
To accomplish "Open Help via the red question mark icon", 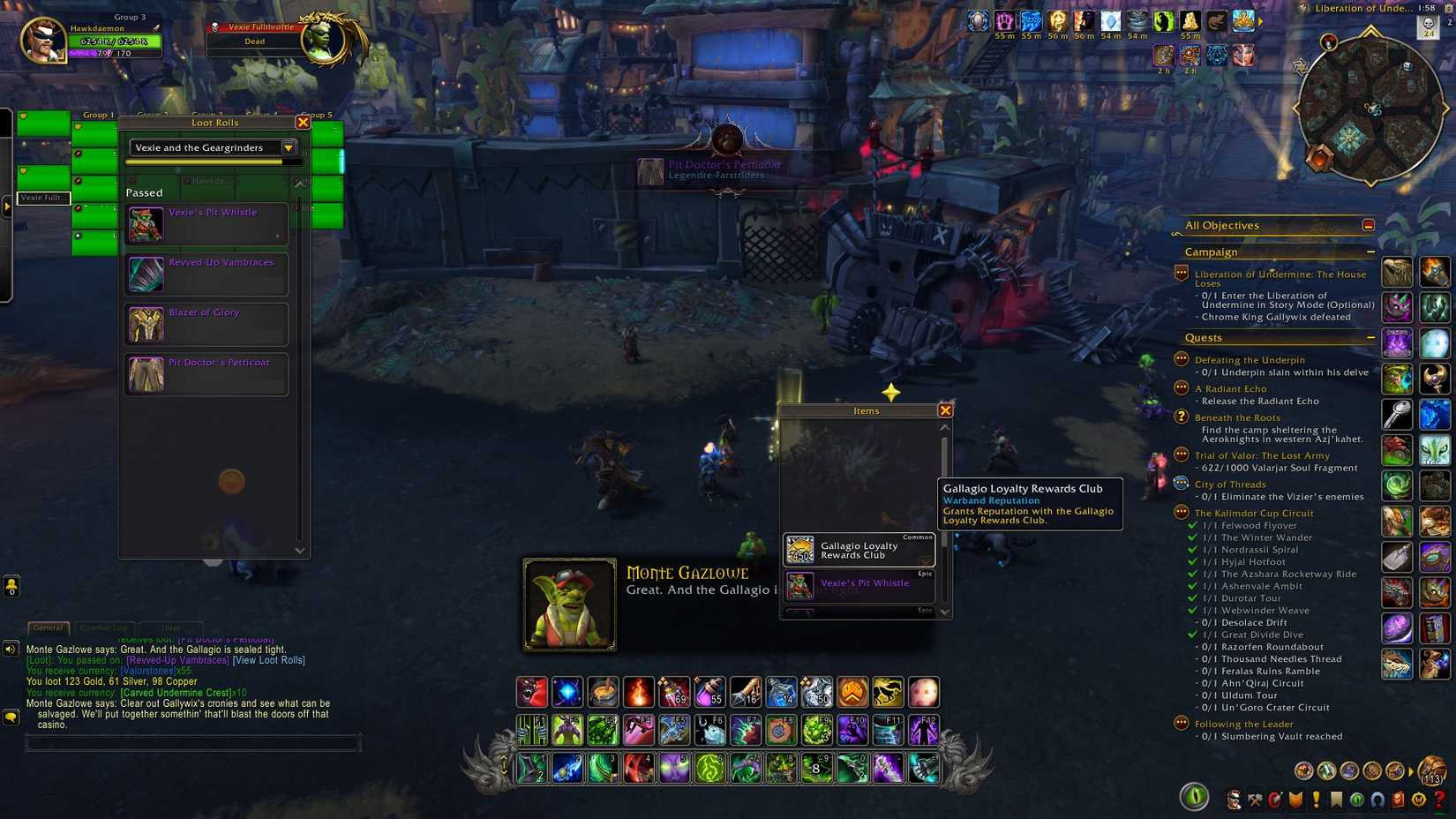I will [x=1437, y=801].
